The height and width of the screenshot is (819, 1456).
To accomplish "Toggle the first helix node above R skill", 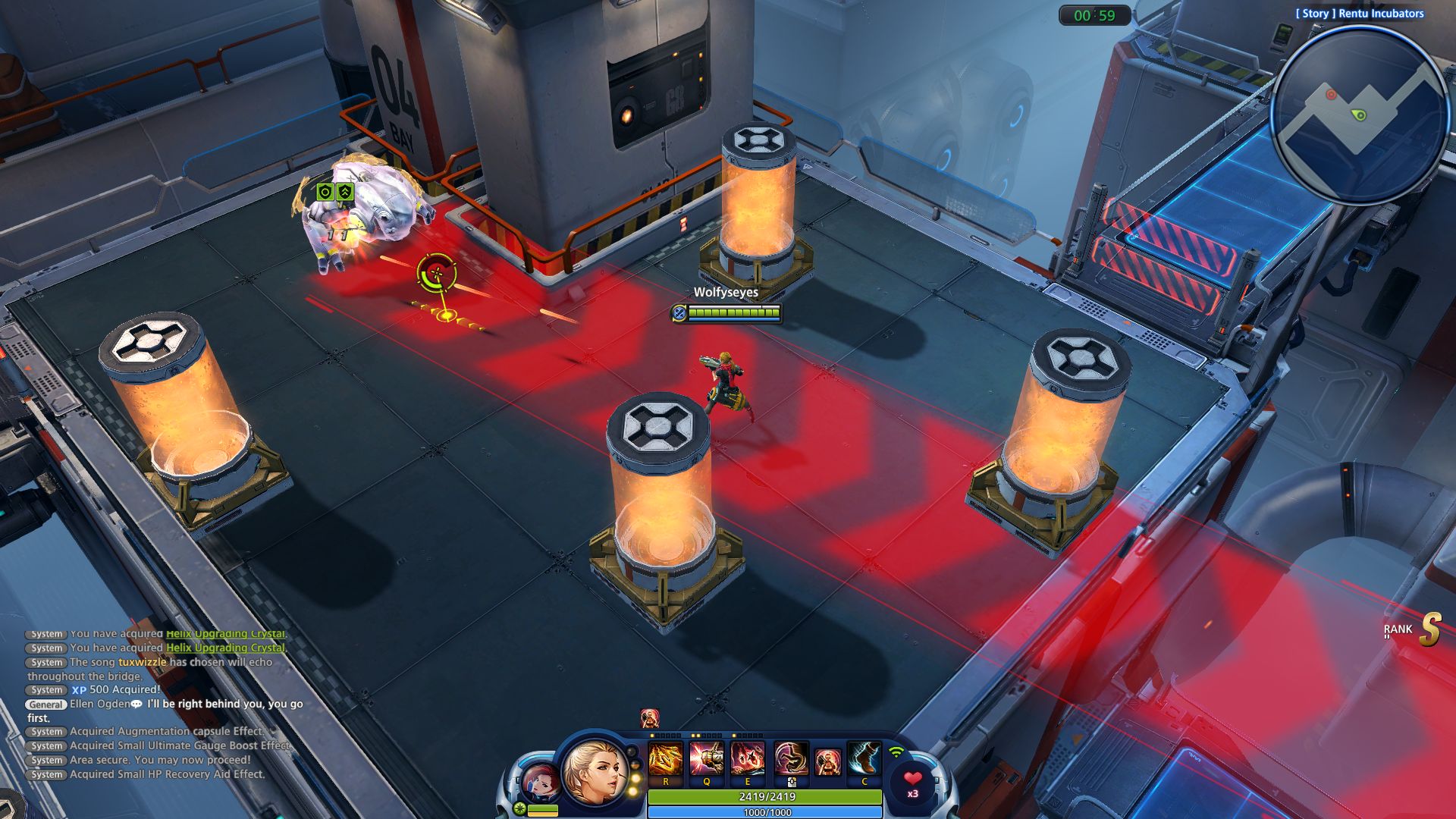I will click(652, 735).
